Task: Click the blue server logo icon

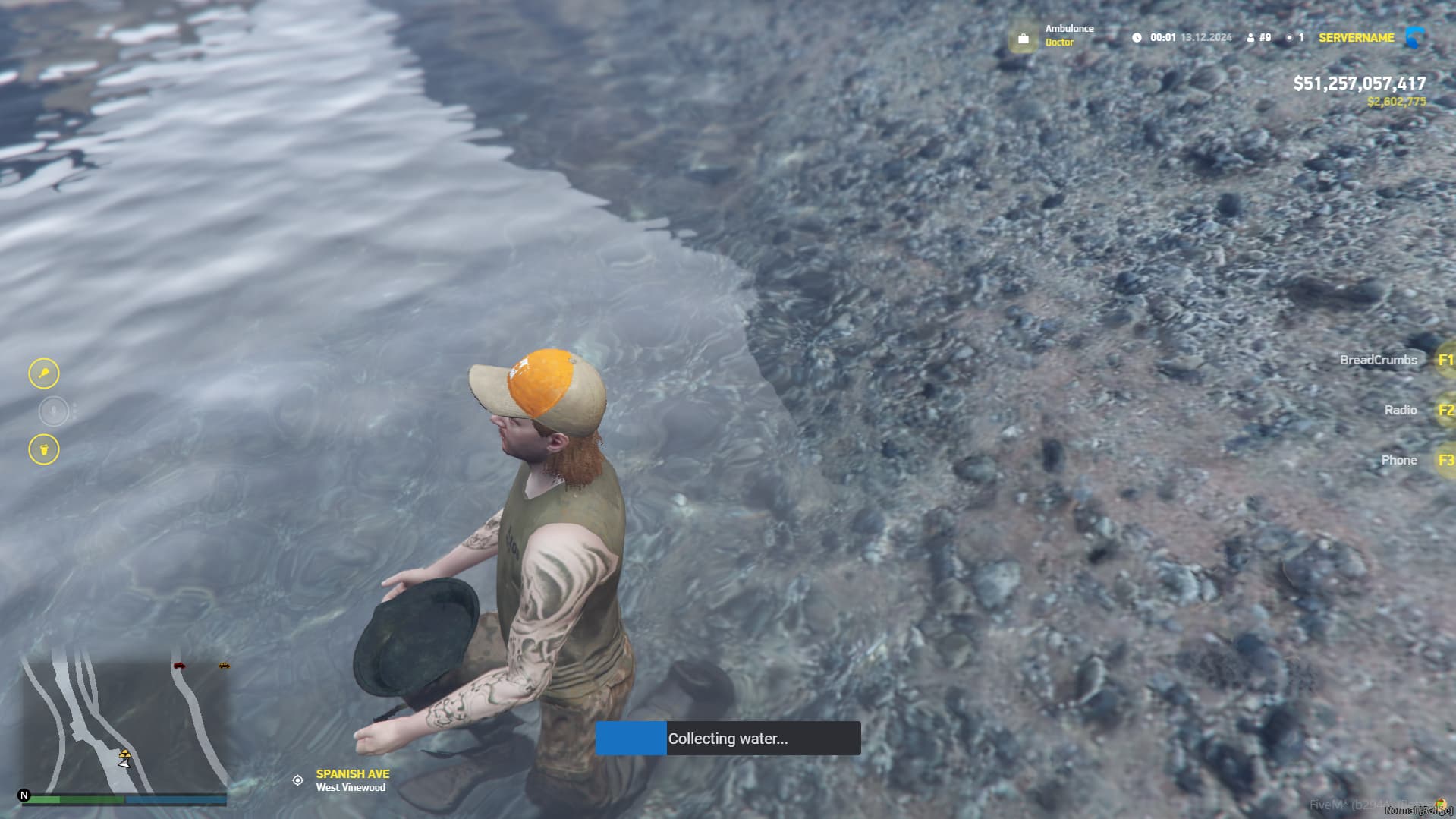Action: [1414, 36]
